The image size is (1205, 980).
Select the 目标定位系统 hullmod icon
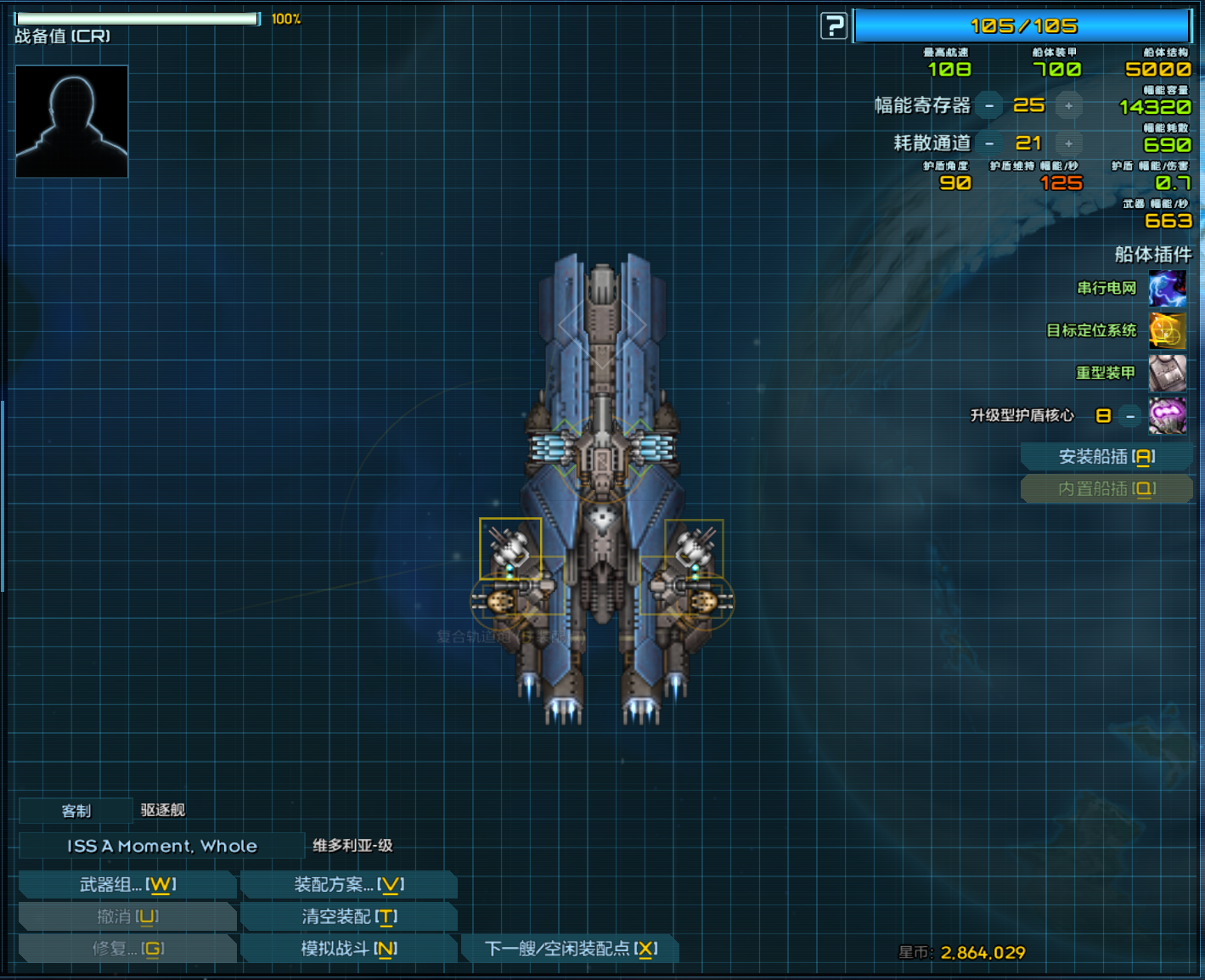pyautogui.click(x=1167, y=330)
